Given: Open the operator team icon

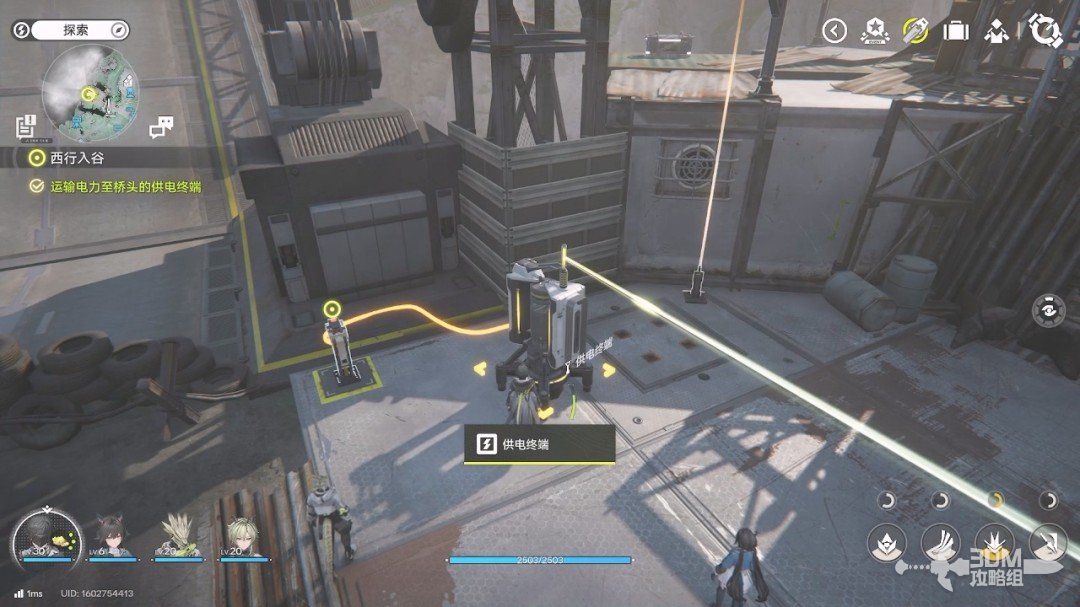Looking at the screenshot, I should (997, 31).
